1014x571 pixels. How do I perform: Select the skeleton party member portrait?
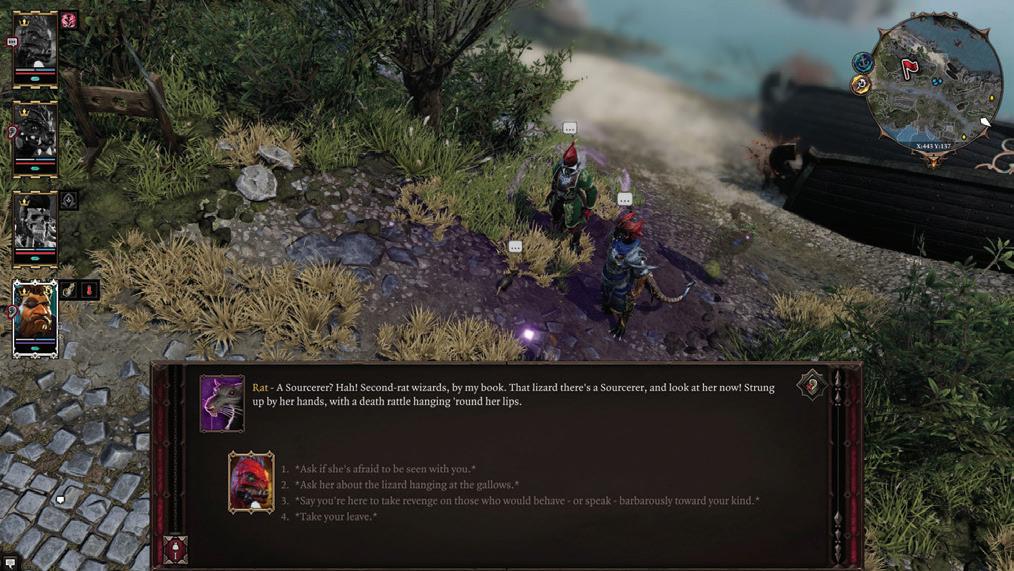35,225
